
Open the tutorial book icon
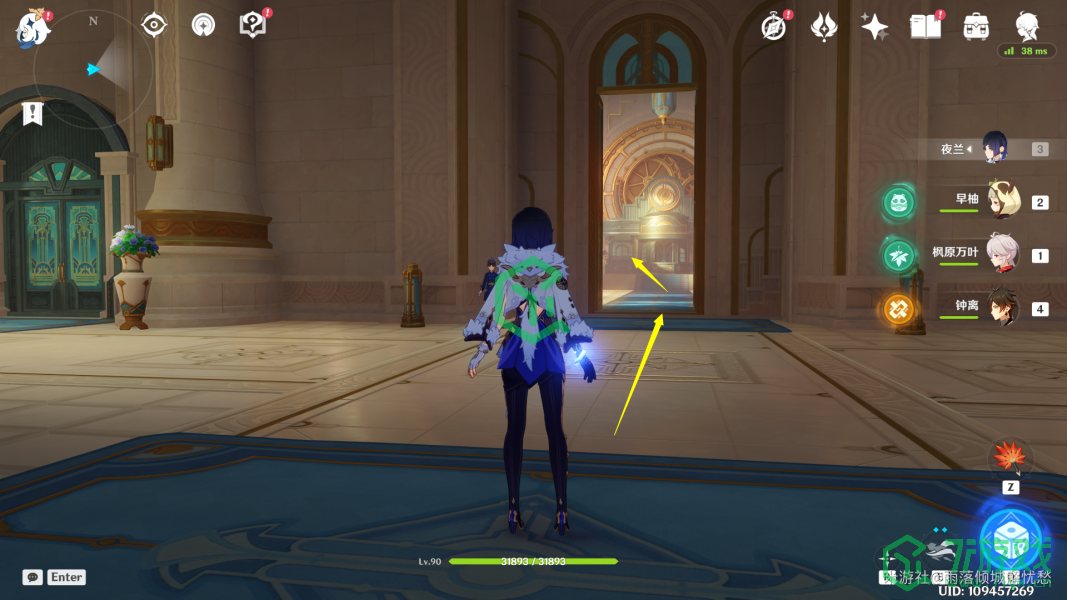[252, 25]
